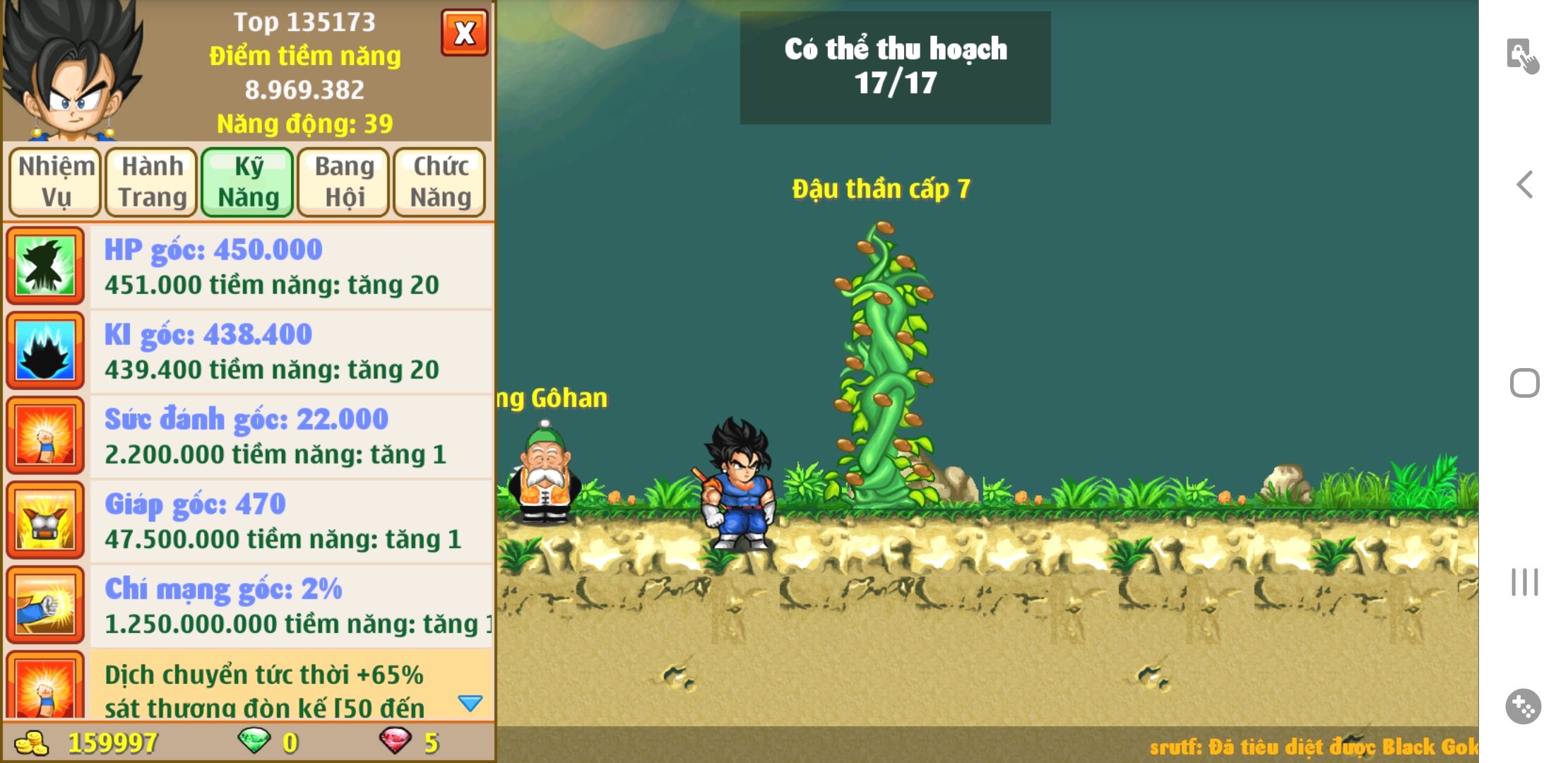
Task: Show the Bang Hội tab
Action: click(x=344, y=182)
